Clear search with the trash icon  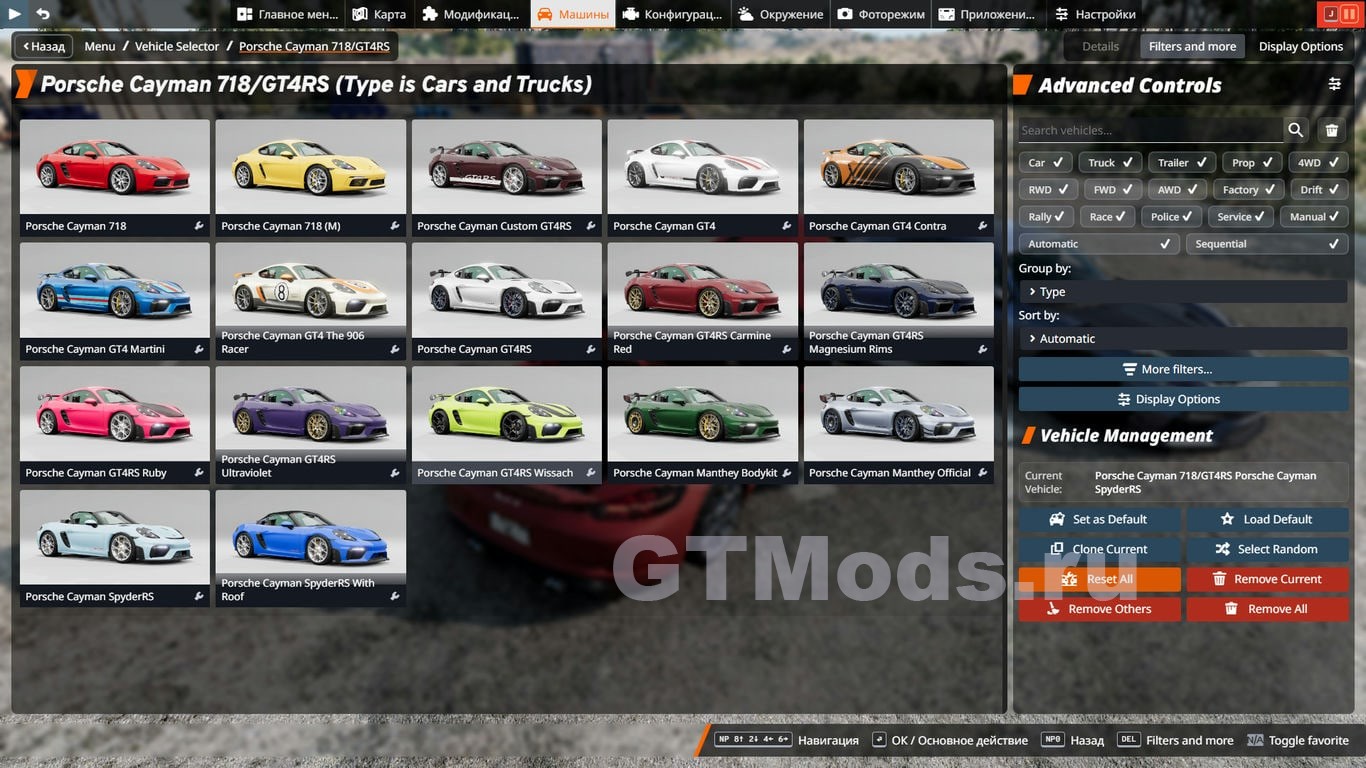1331,130
